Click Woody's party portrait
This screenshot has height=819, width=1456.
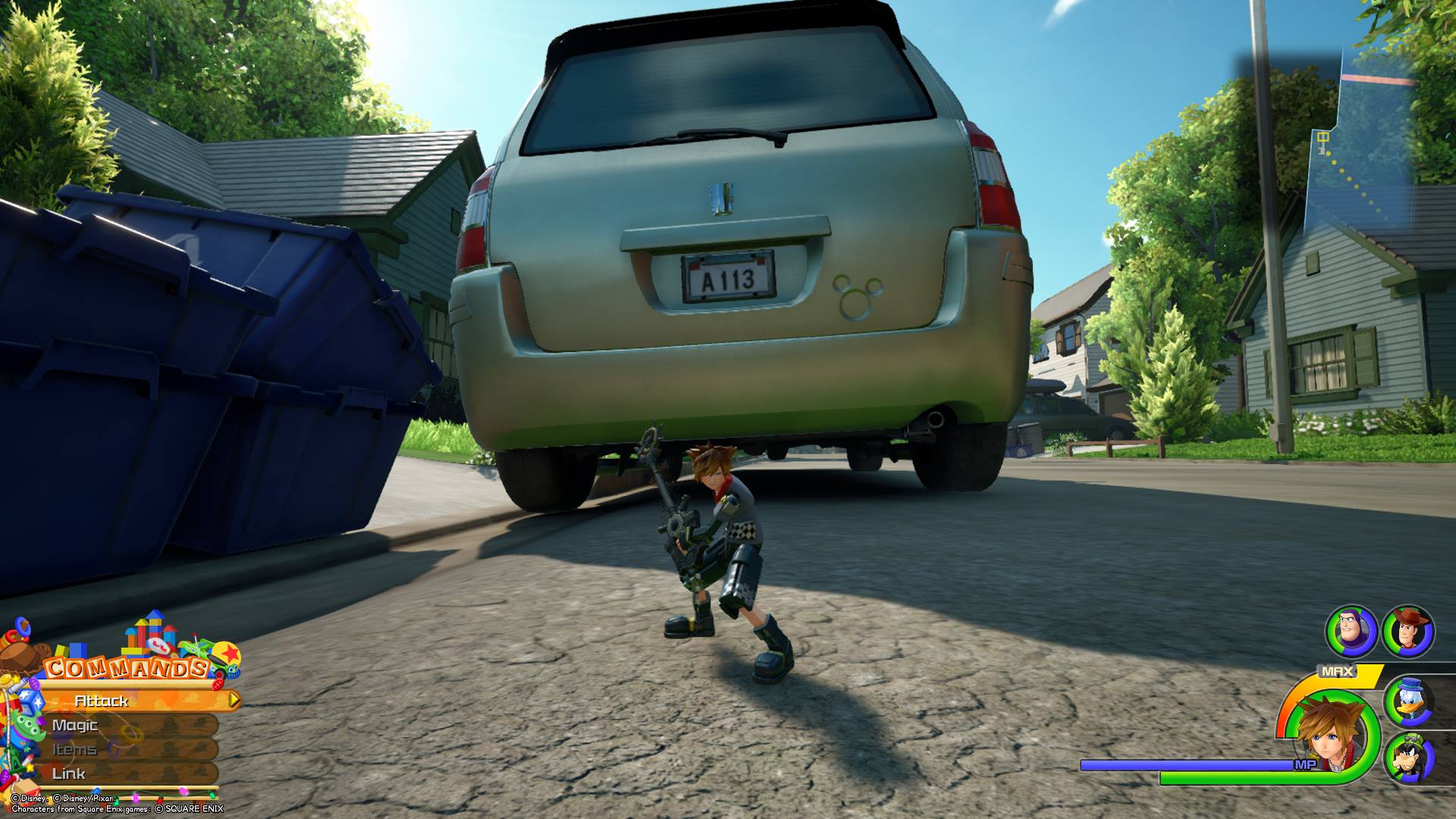click(x=1408, y=631)
